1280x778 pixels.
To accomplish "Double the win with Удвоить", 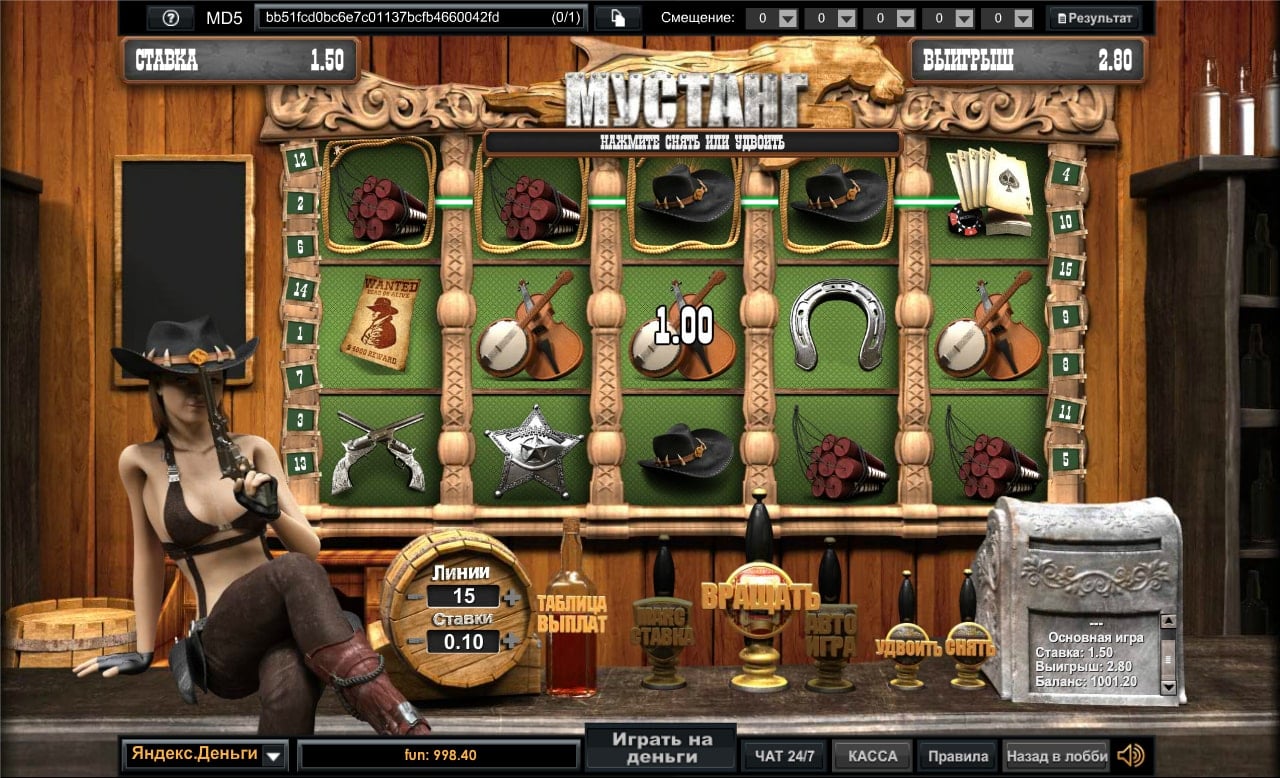I will click(907, 646).
